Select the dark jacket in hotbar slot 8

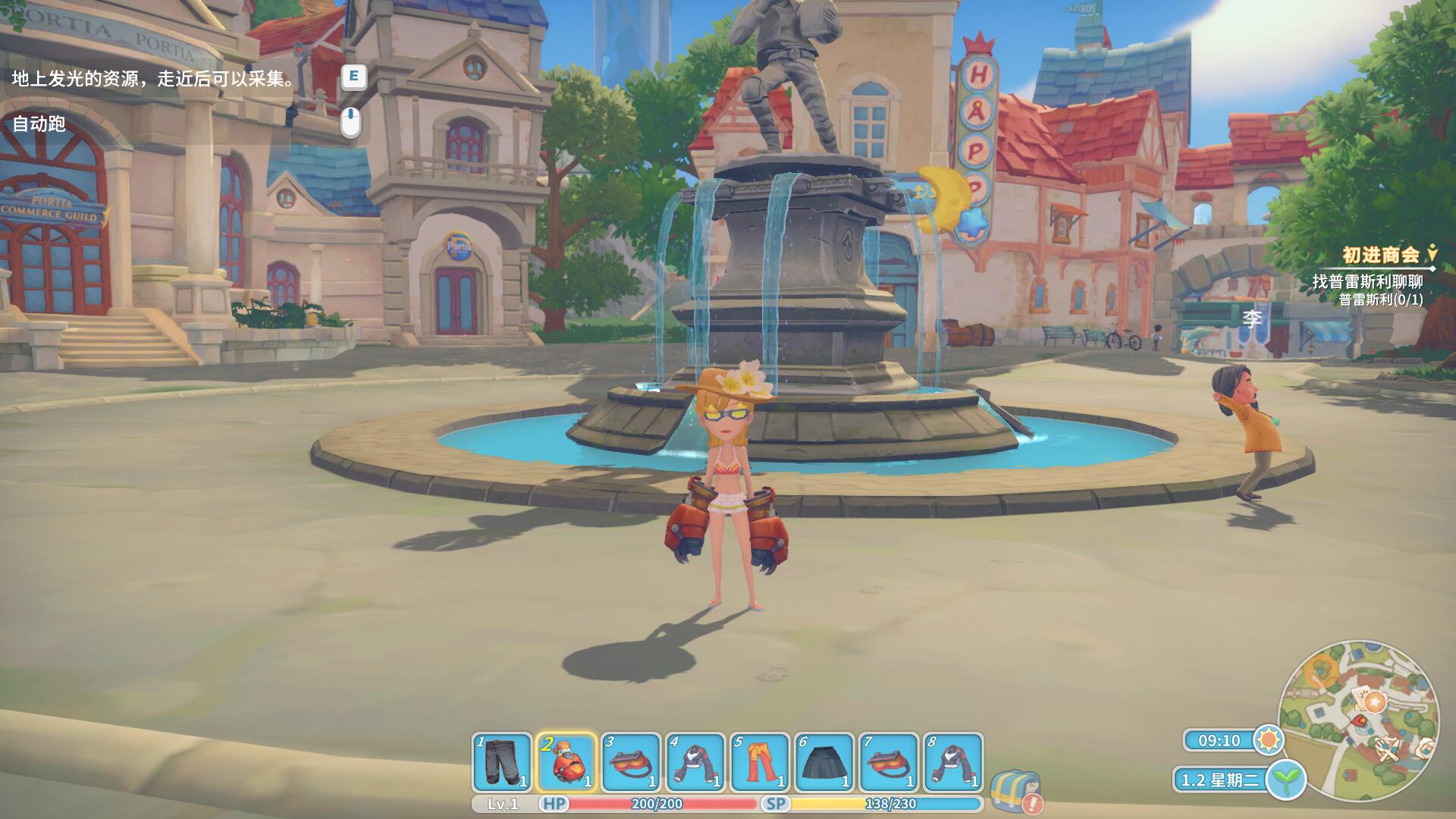[x=952, y=761]
